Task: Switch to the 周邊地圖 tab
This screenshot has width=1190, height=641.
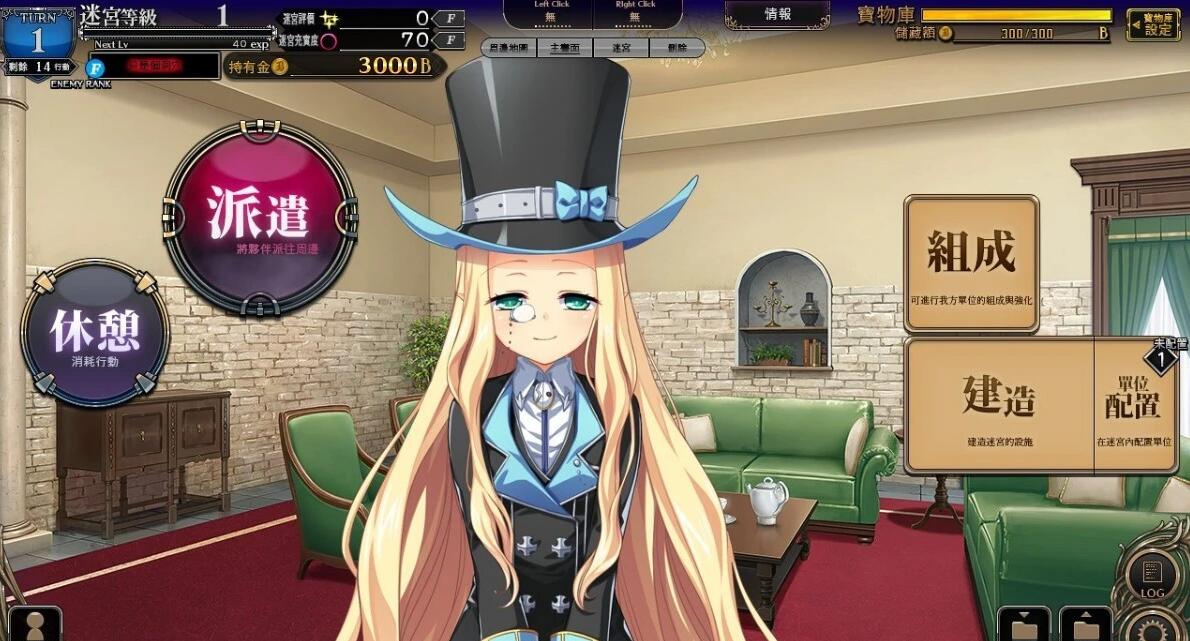Action: point(508,48)
